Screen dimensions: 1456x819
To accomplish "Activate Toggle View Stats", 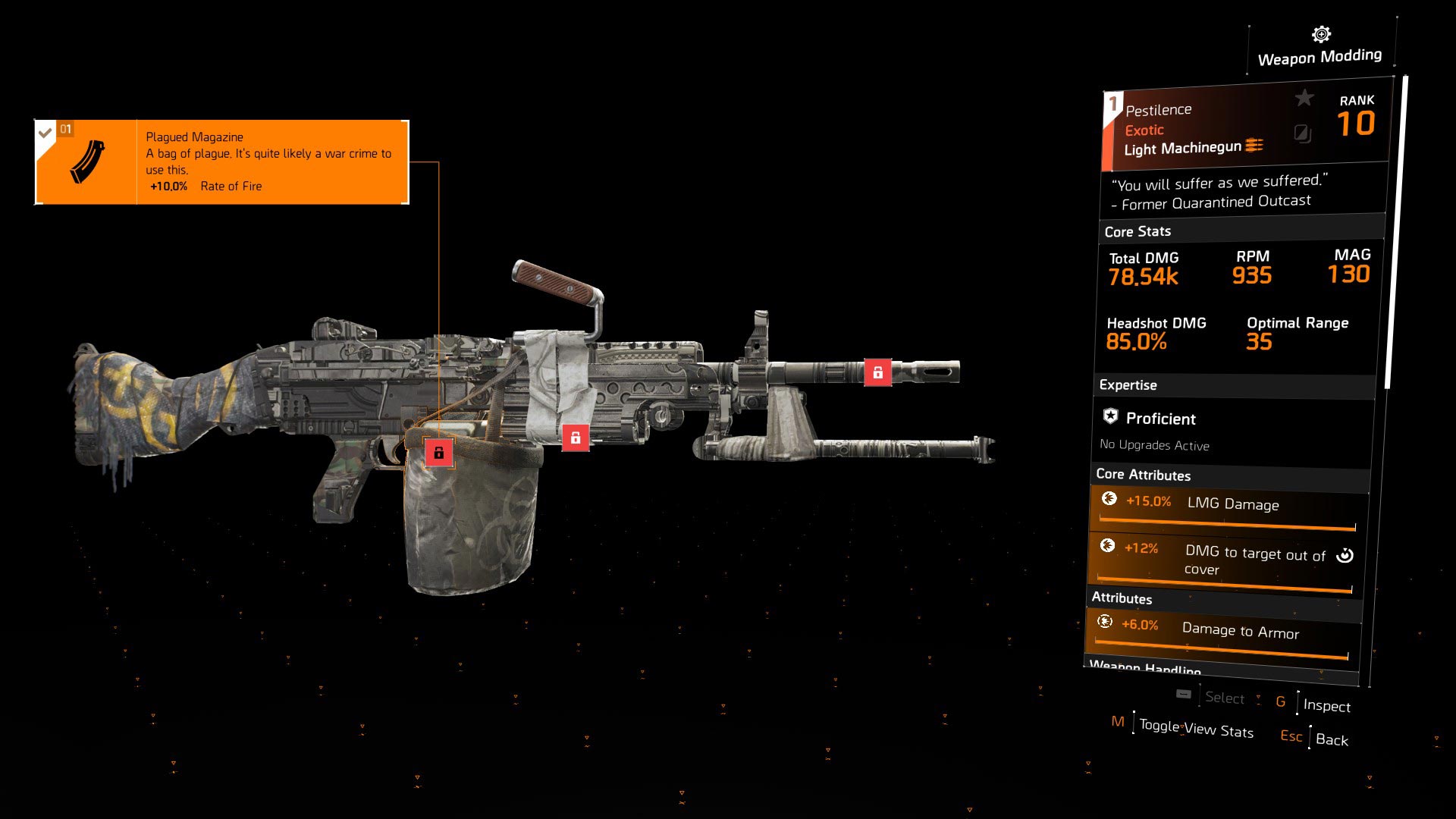I will point(1195,728).
